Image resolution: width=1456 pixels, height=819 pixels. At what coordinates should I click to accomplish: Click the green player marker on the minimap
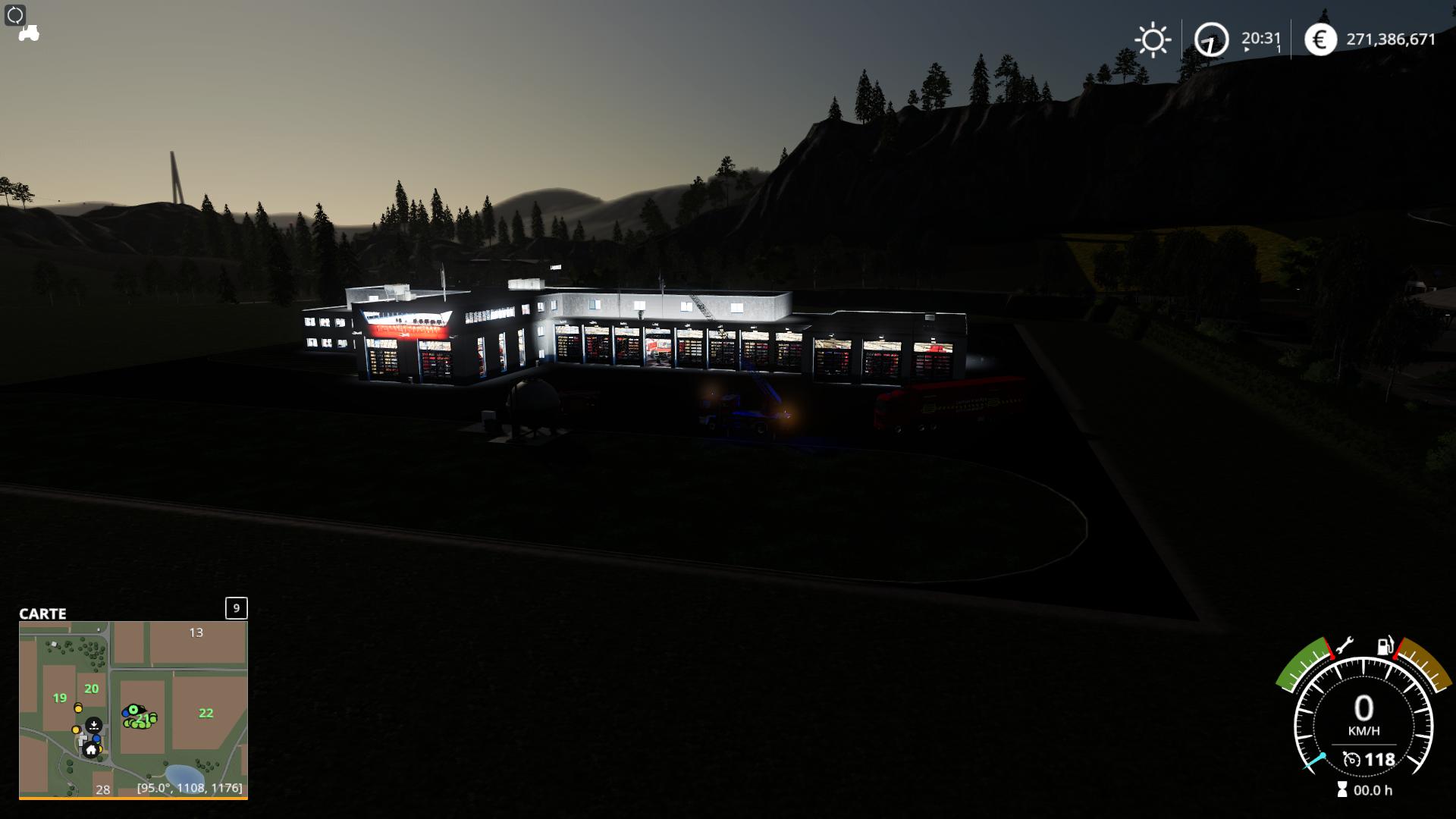pos(133,710)
